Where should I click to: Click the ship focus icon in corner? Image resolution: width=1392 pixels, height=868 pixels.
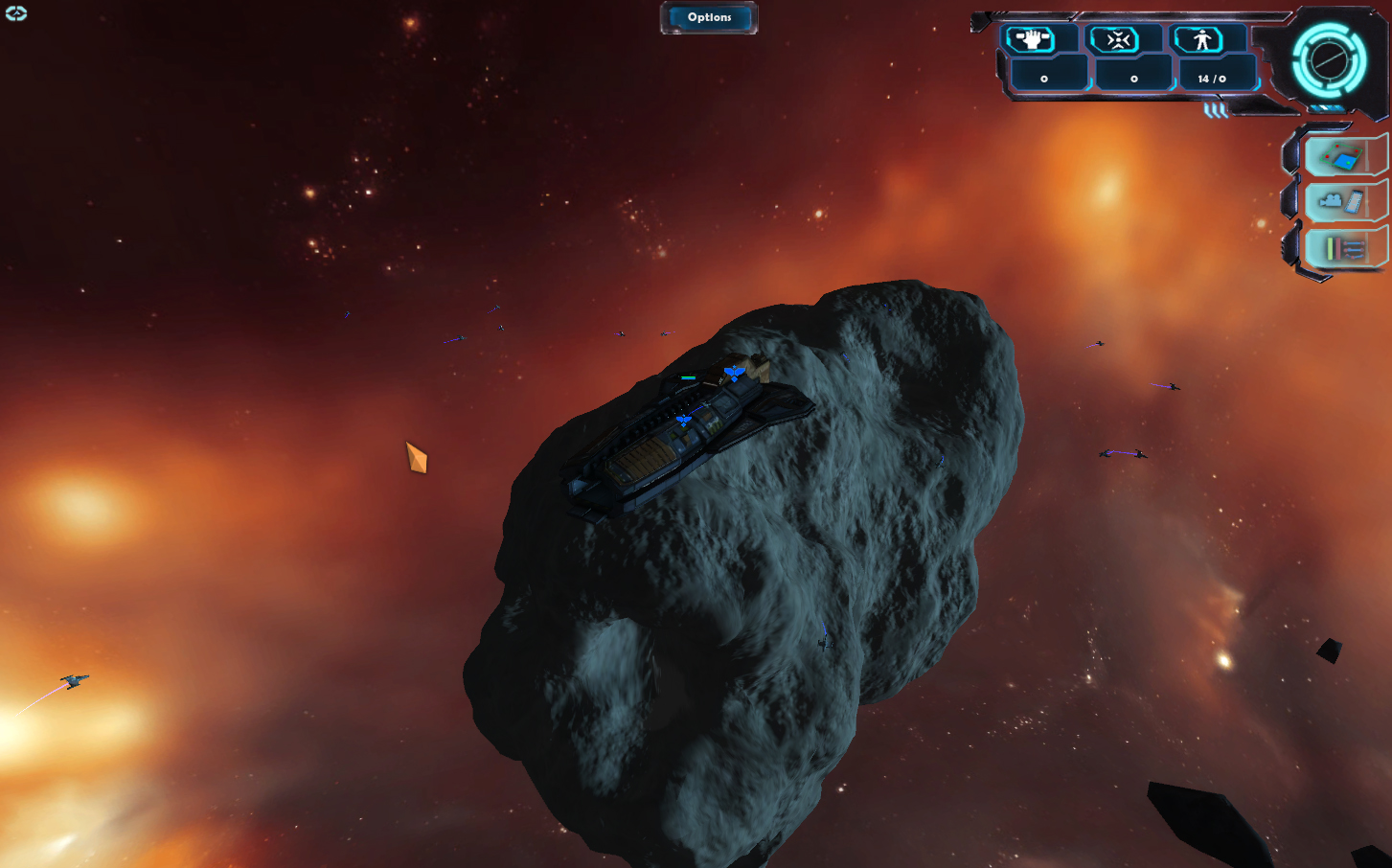16,13
